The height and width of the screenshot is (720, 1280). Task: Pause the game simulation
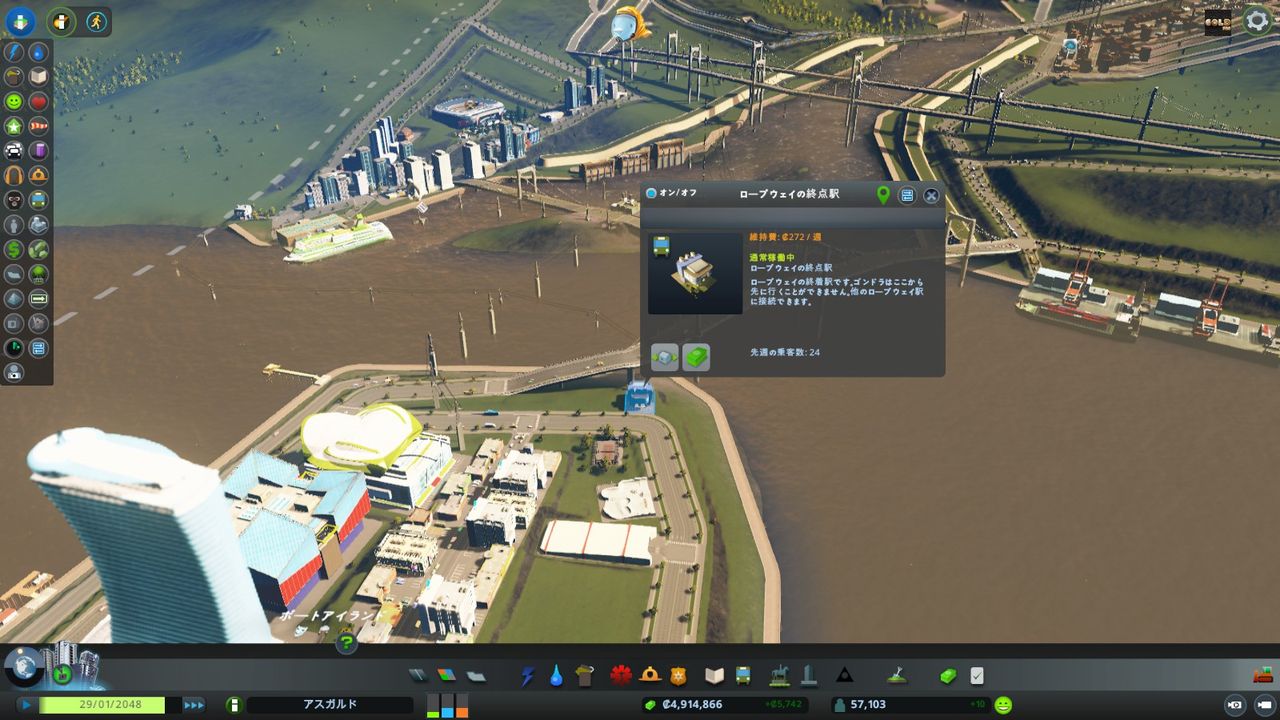[x=26, y=705]
